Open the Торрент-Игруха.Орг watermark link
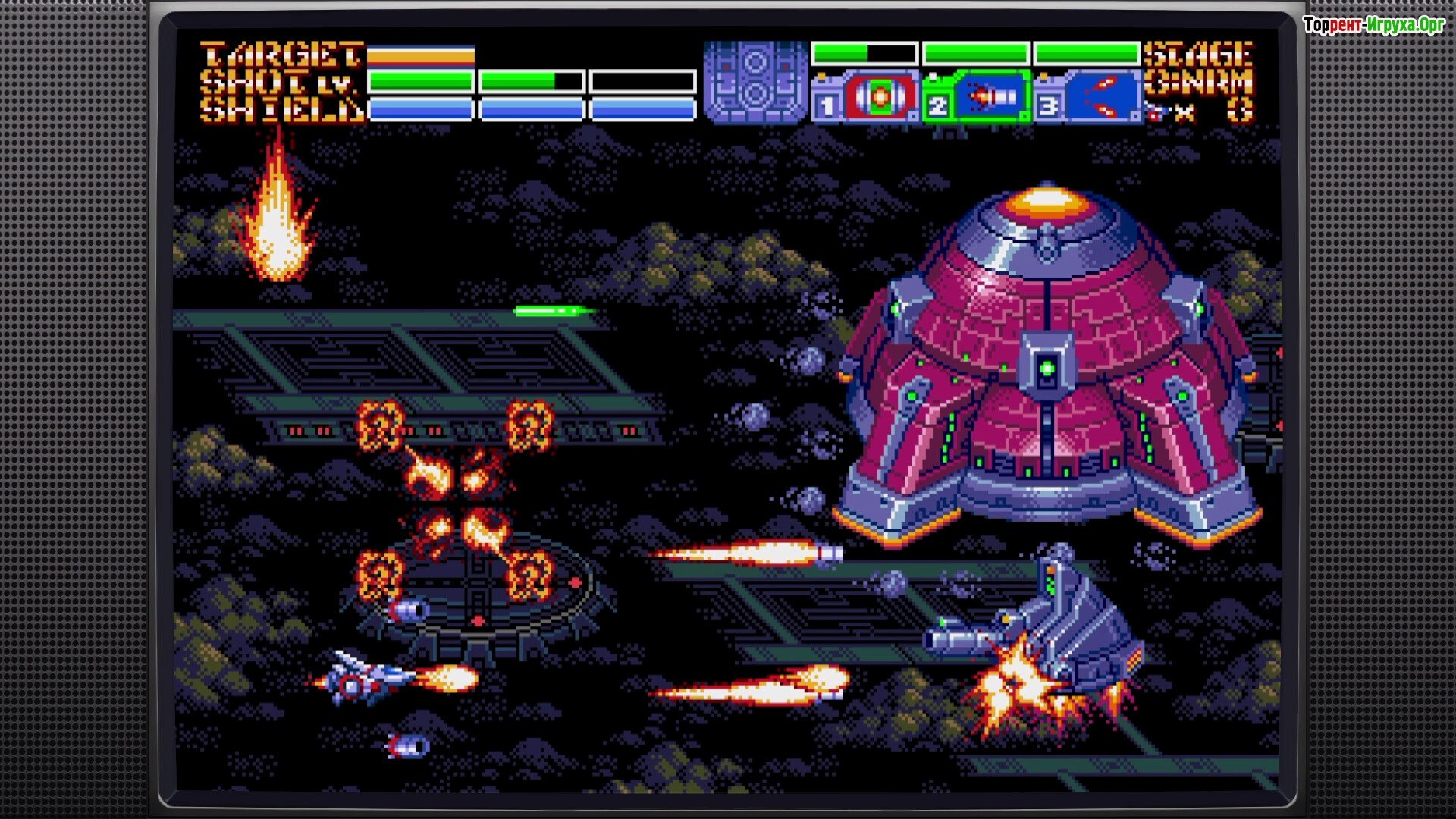 pos(1373,25)
